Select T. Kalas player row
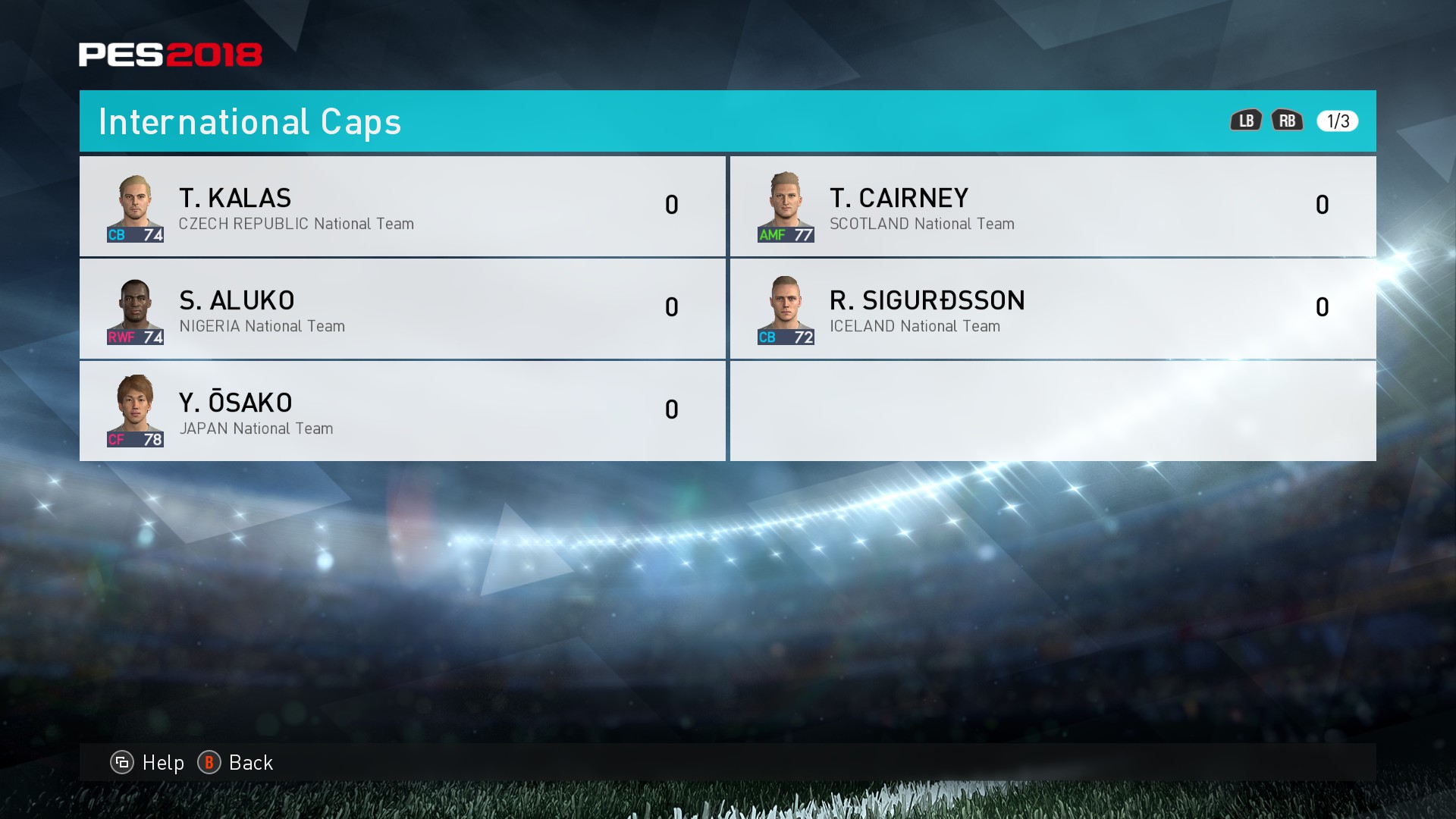Screen dimensions: 1456x819 (402, 206)
